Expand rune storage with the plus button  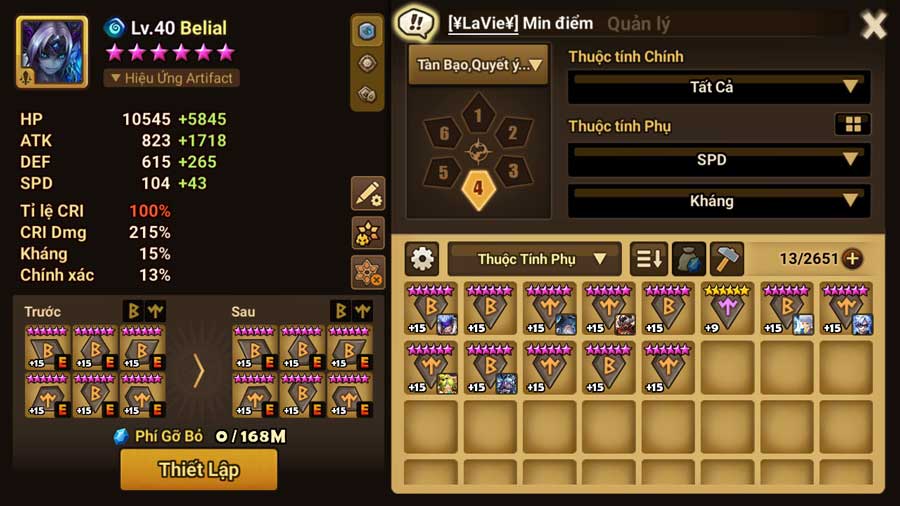pos(852,259)
